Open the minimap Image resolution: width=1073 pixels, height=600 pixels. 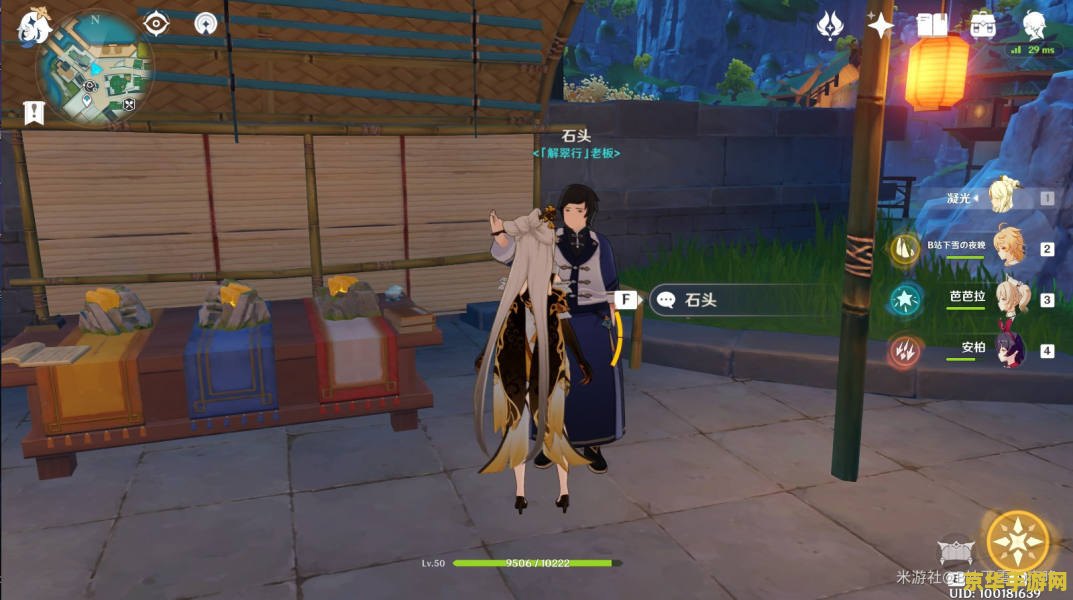click(94, 66)
